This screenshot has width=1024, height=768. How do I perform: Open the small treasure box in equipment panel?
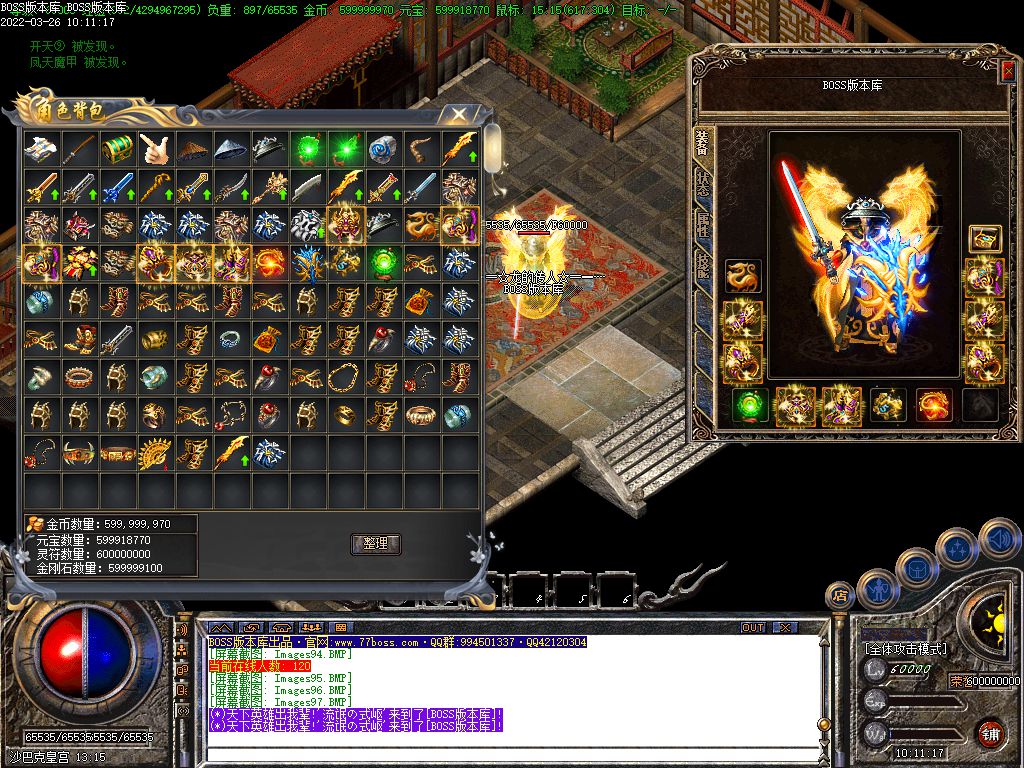pos(984,238)
